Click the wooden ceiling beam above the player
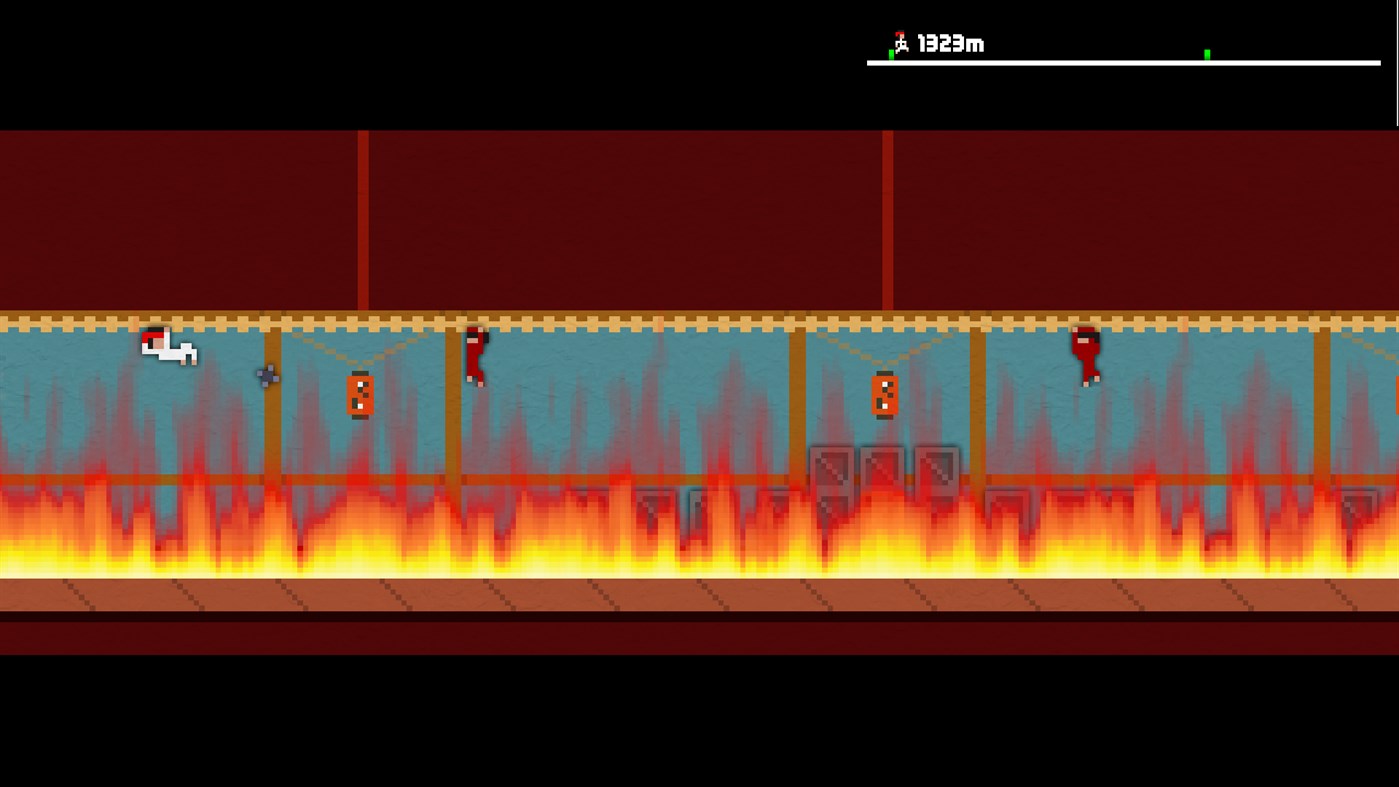Image resolution: width=1399 pixels, height=787 pixels. [x=168, y=318]
